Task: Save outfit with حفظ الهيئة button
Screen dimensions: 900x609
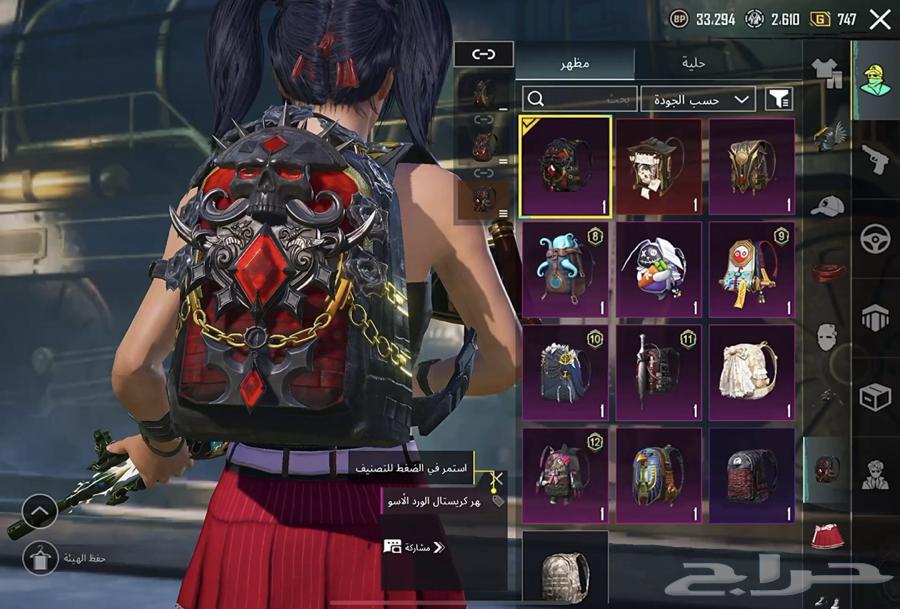Action: 40,557
